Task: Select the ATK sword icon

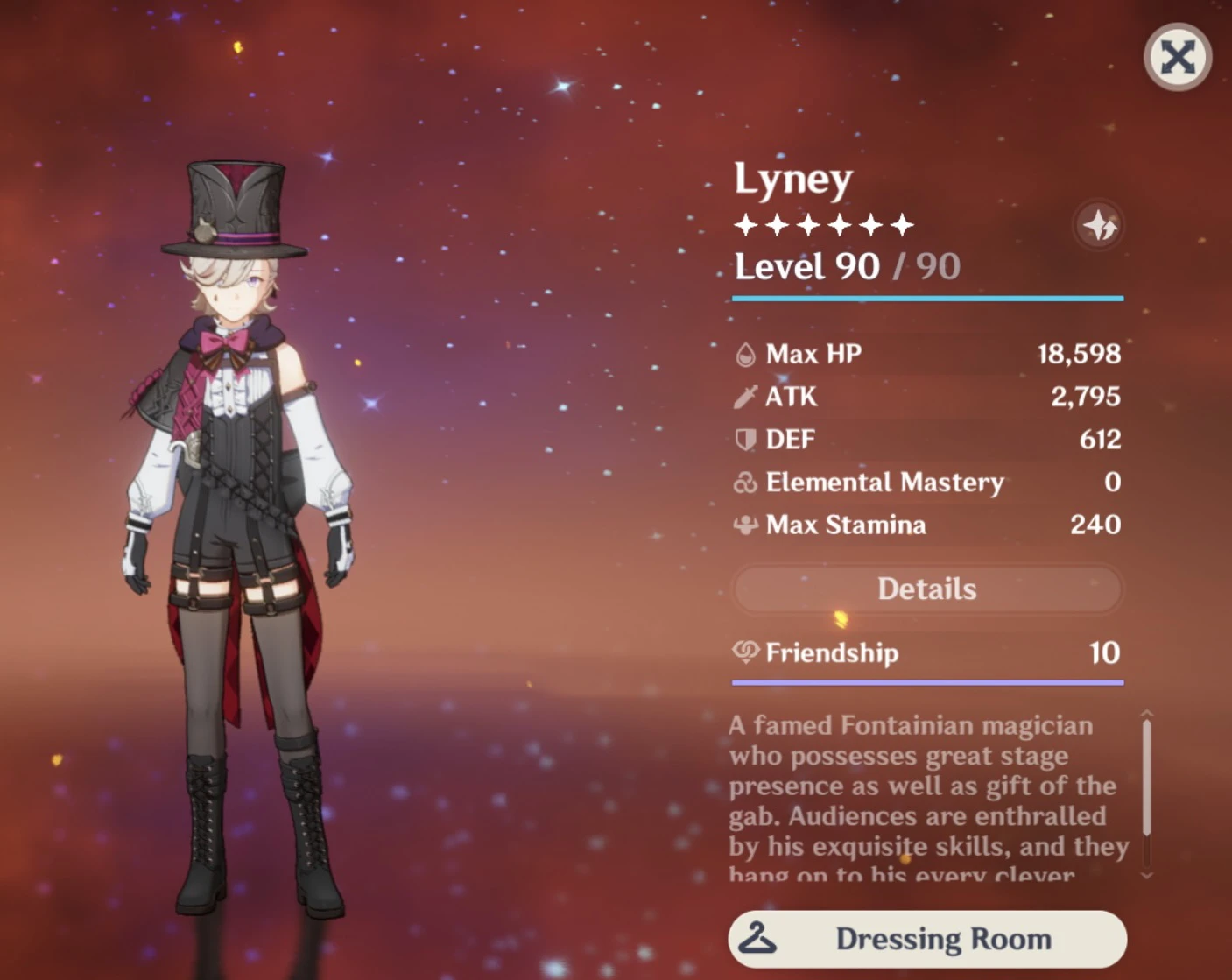Action: pos(746,397)
